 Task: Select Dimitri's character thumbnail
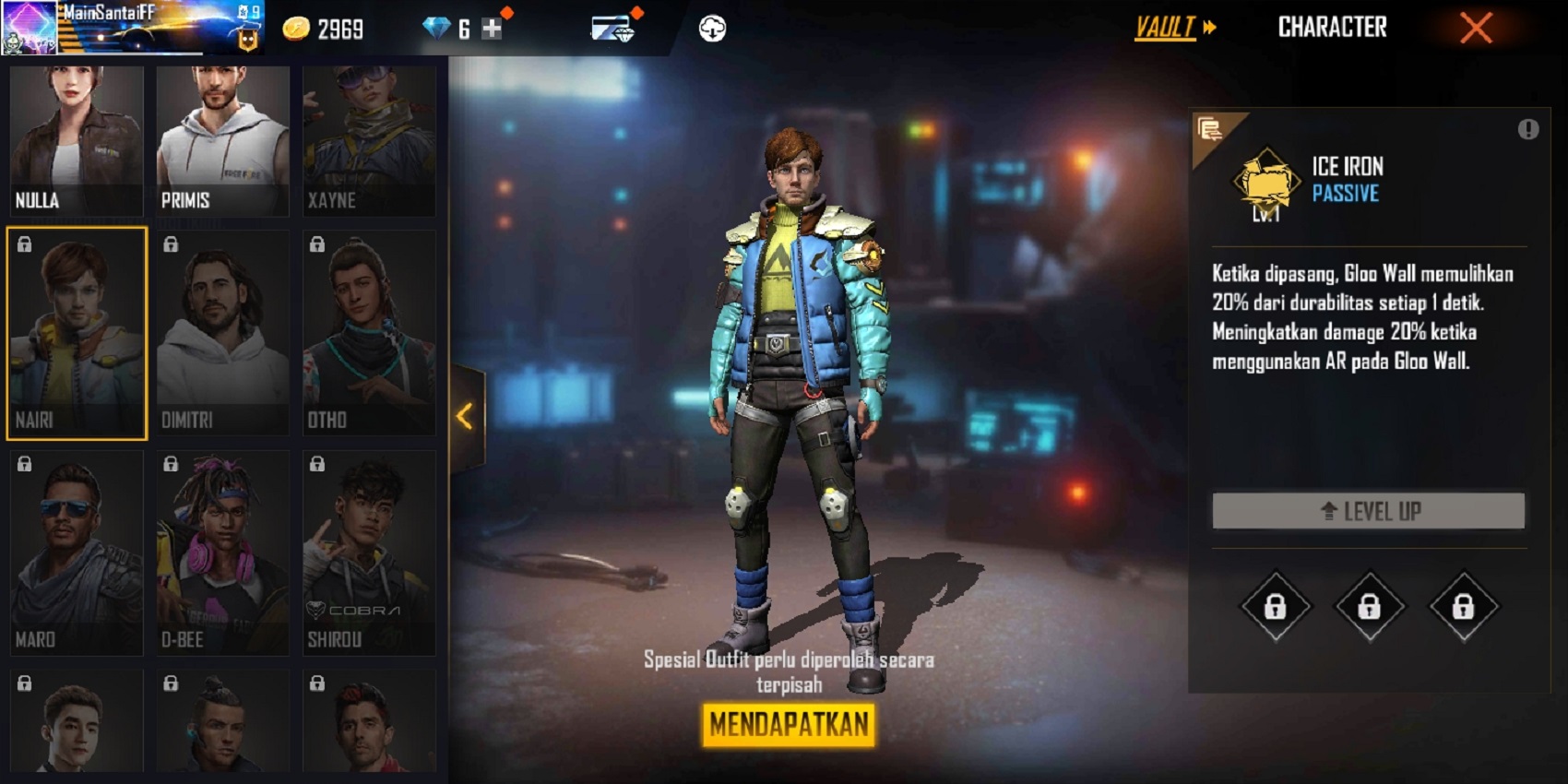[220, 332]
